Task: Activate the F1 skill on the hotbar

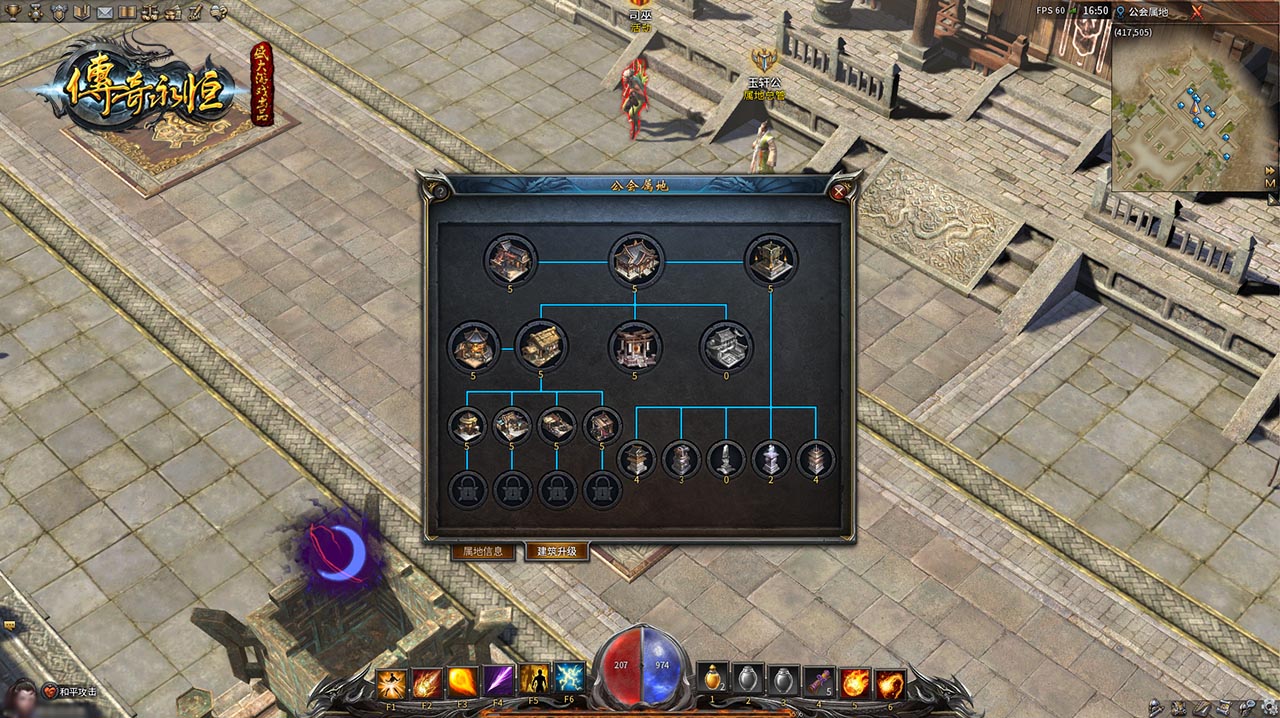Action: 391,681
